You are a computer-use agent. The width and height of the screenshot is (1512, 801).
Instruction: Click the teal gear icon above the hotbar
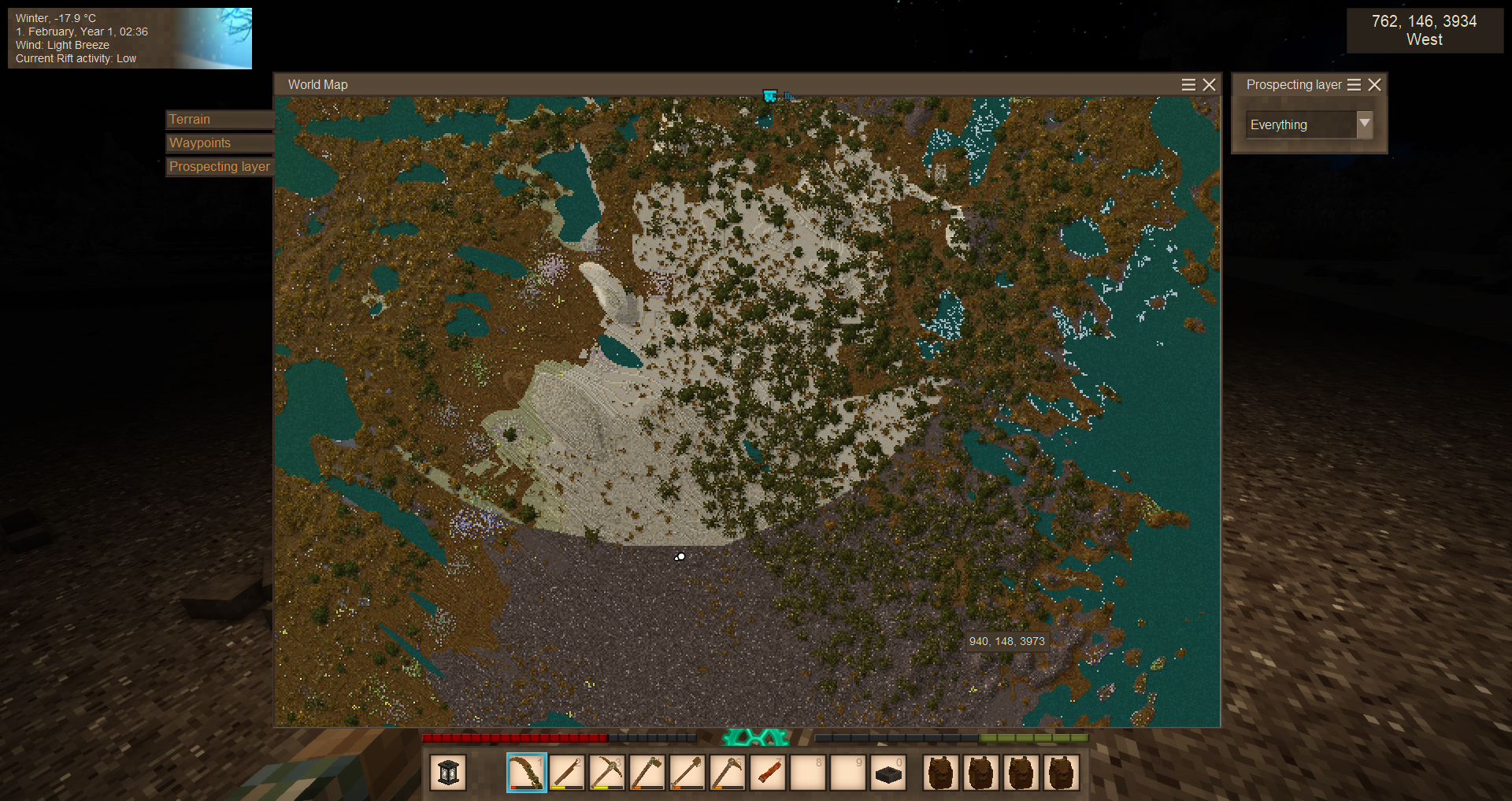point(756,738)
